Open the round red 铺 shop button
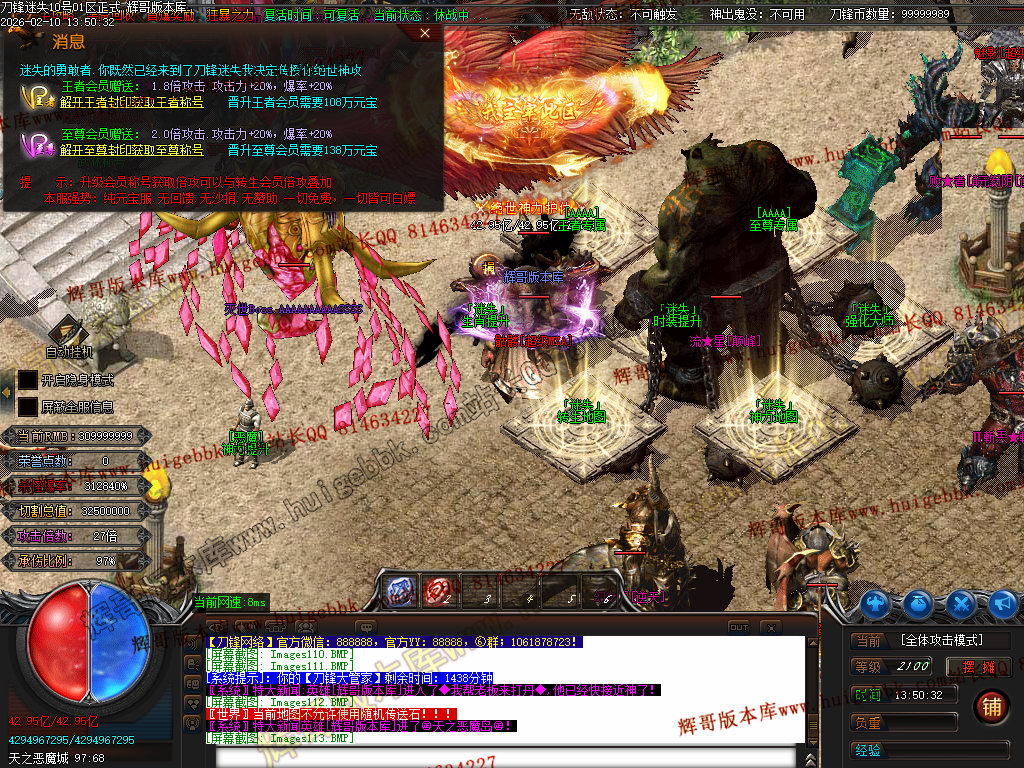 point(991,707)
